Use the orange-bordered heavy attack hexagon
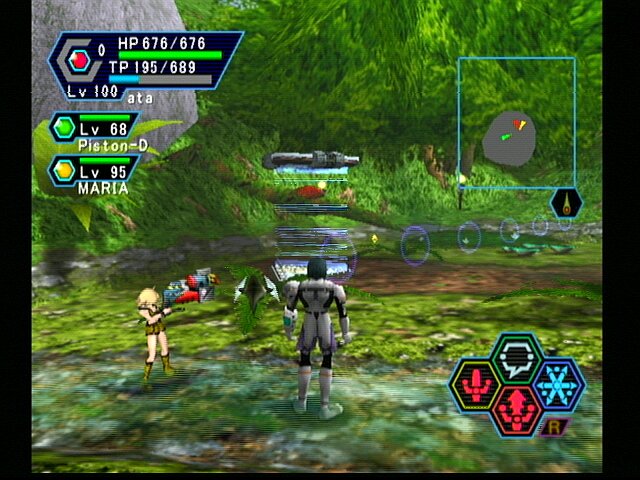The width and height of the screenshot is (640, 480). click(x=516, y=409)
